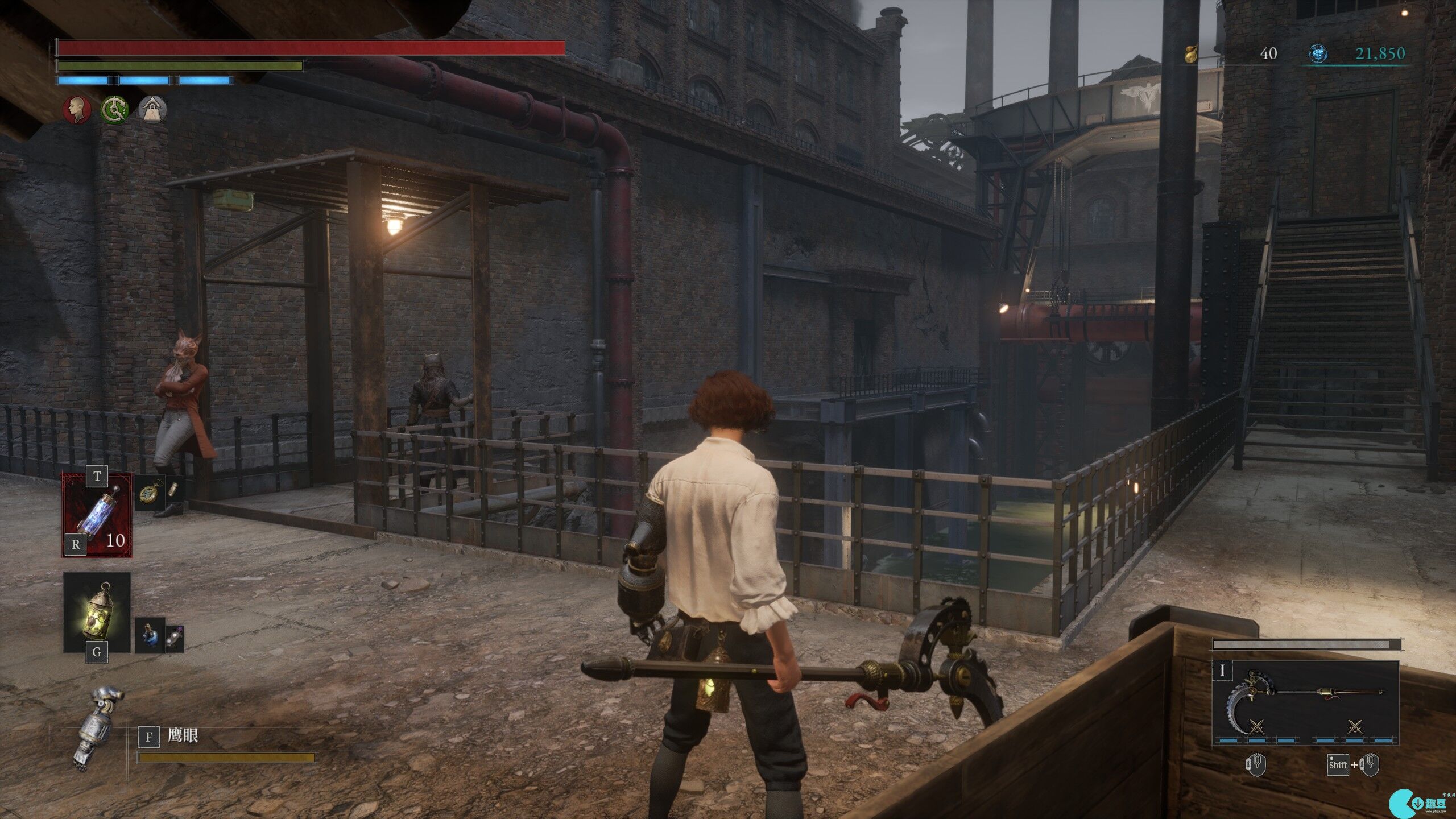Inspect the red head-profile status icon

77,109
